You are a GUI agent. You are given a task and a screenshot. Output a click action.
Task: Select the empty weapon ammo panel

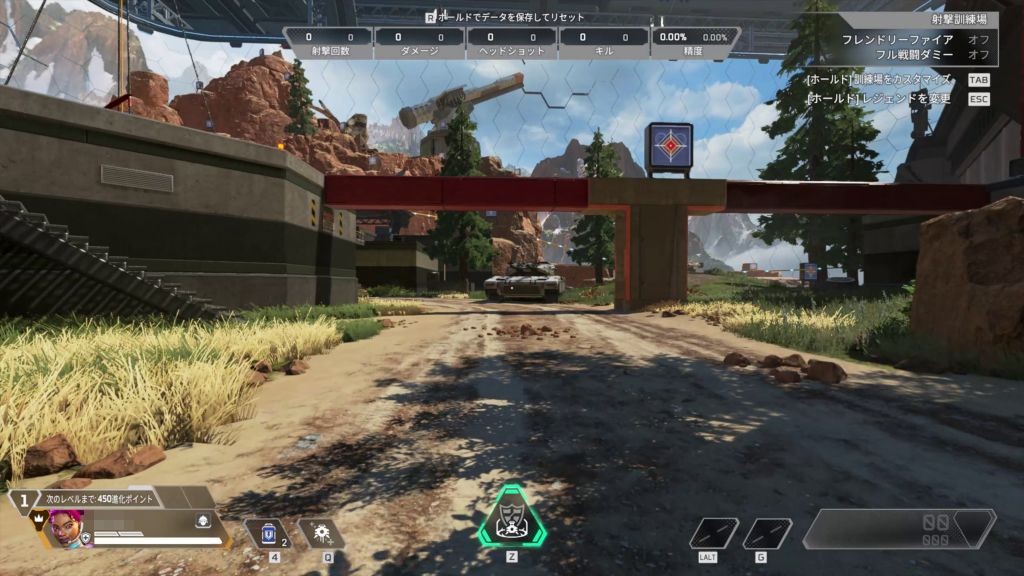899,529
